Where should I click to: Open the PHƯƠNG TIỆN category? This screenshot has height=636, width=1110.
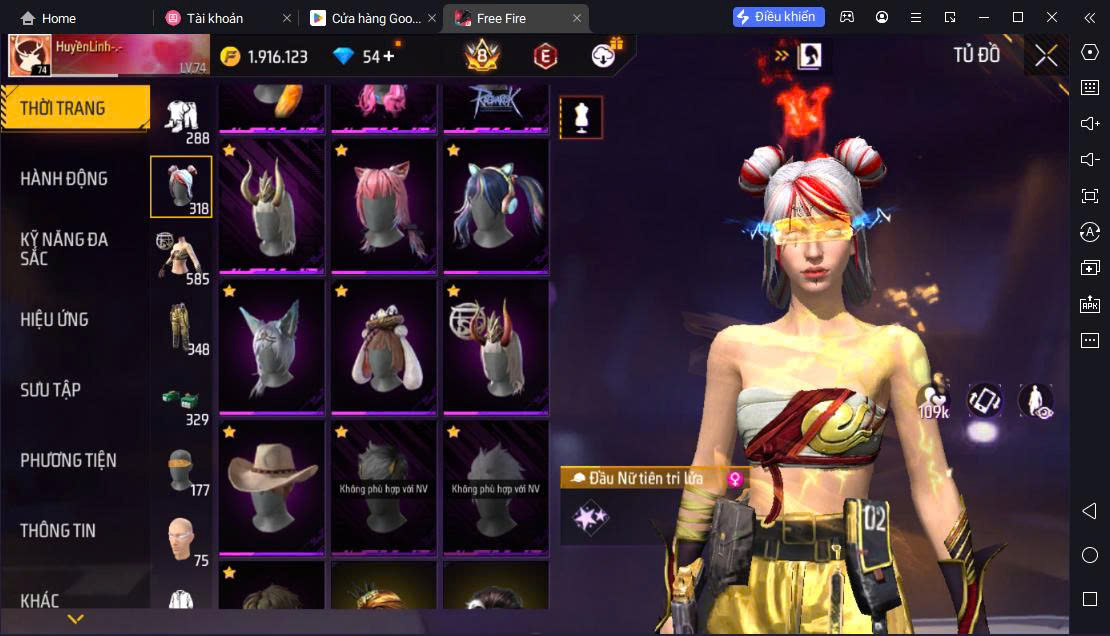(x=68, y=460)
